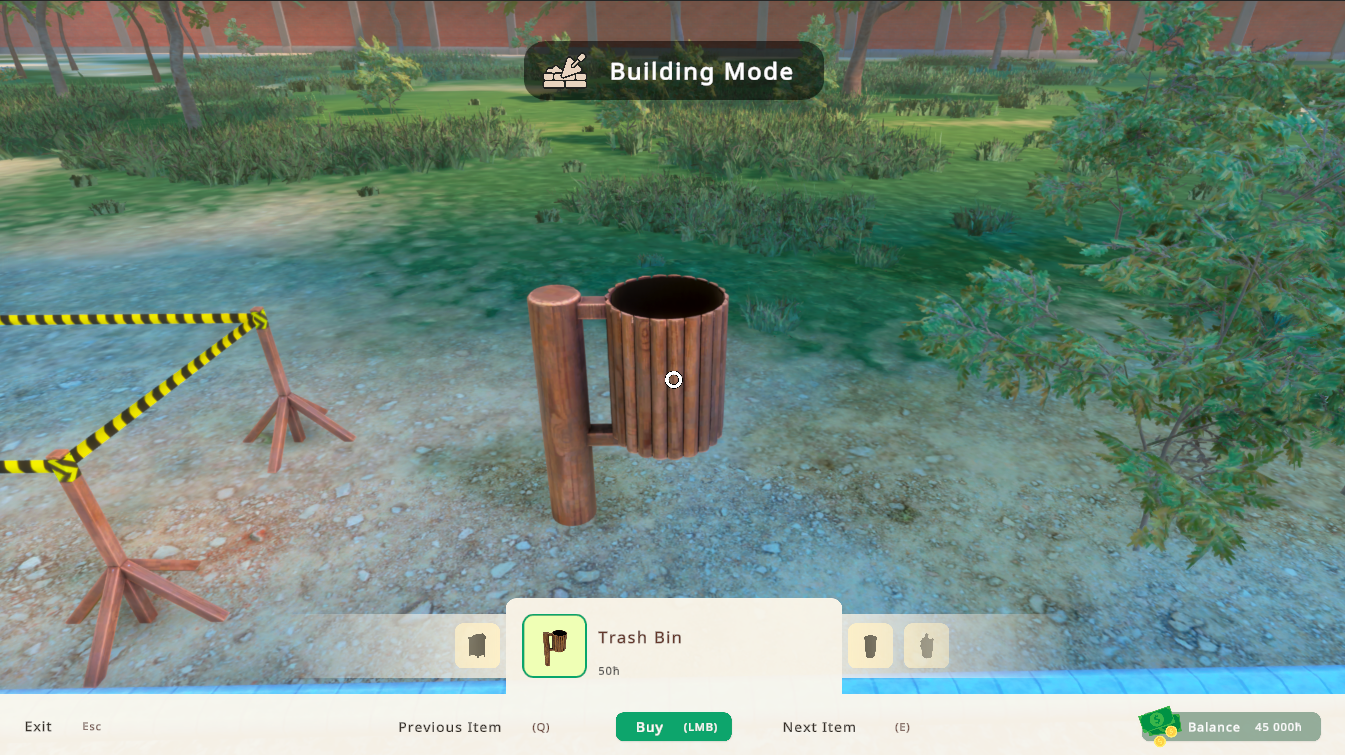Click the lidded bin icon at far right

(x=926, y=645)
